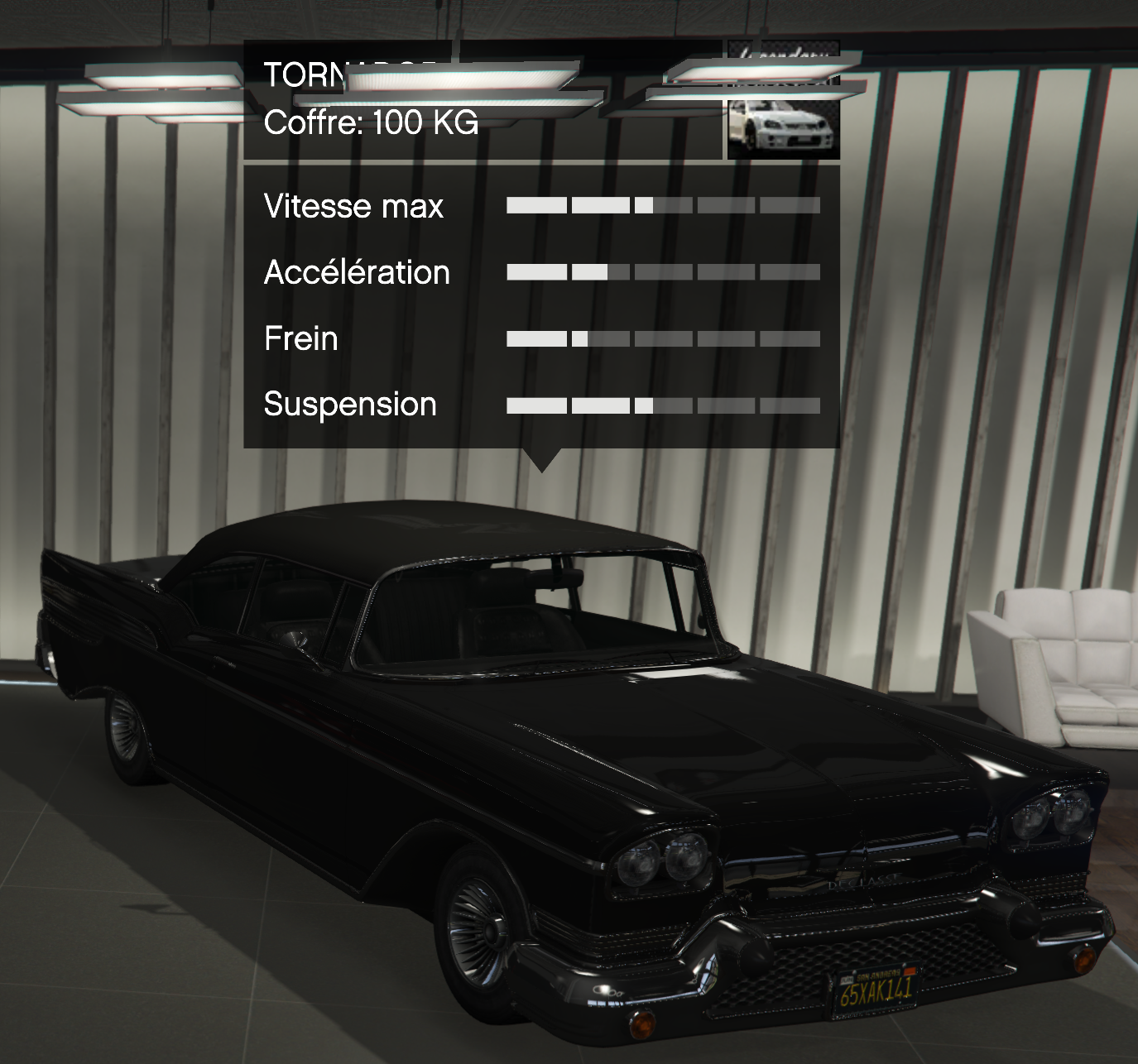Viewport: 1138px width, 1064px height.
Task: Click the Coffre: 100 KG label
Action: pyautogui.click(x=370, y=124)
